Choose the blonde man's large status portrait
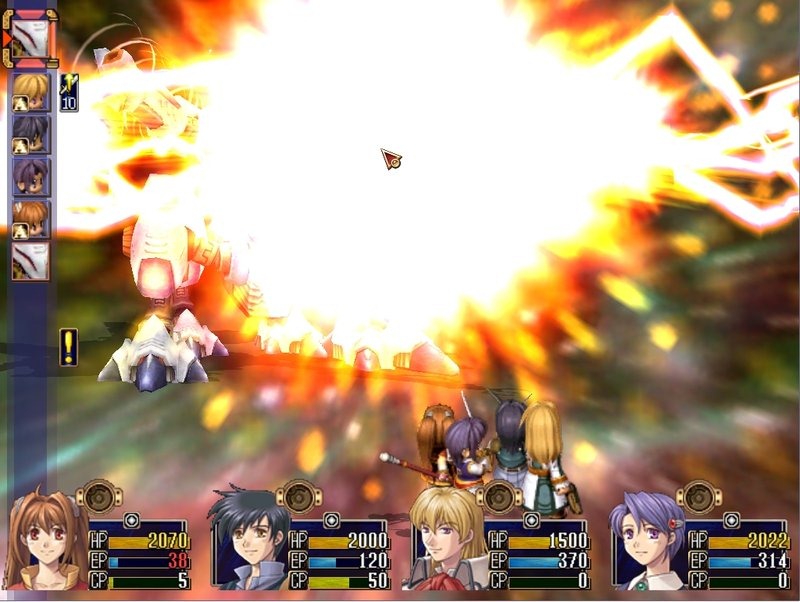Image resolution: width=800 pixels, height=602 pixels. click(445, 540)
